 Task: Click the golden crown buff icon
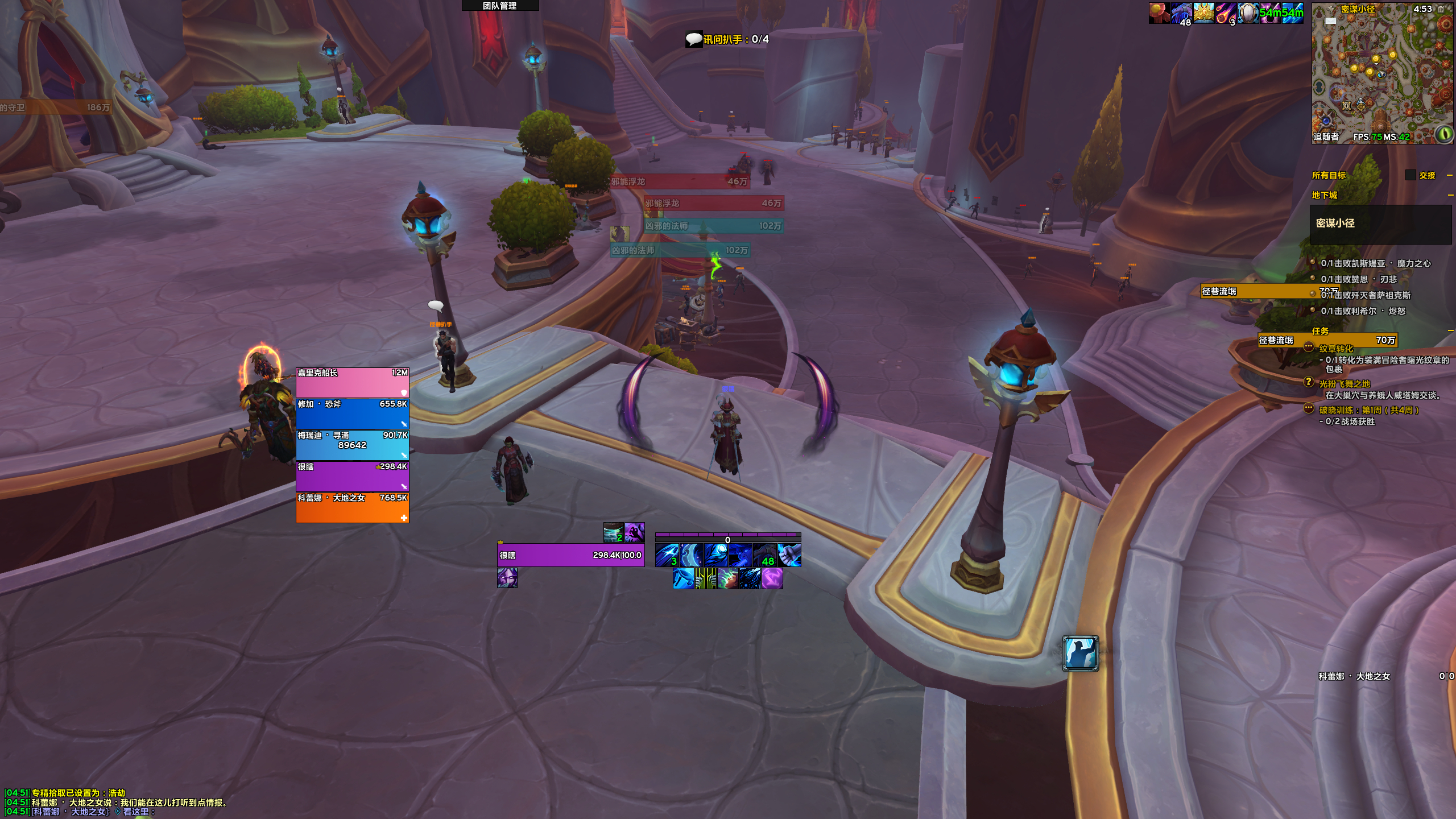[x=1203, y=13]
